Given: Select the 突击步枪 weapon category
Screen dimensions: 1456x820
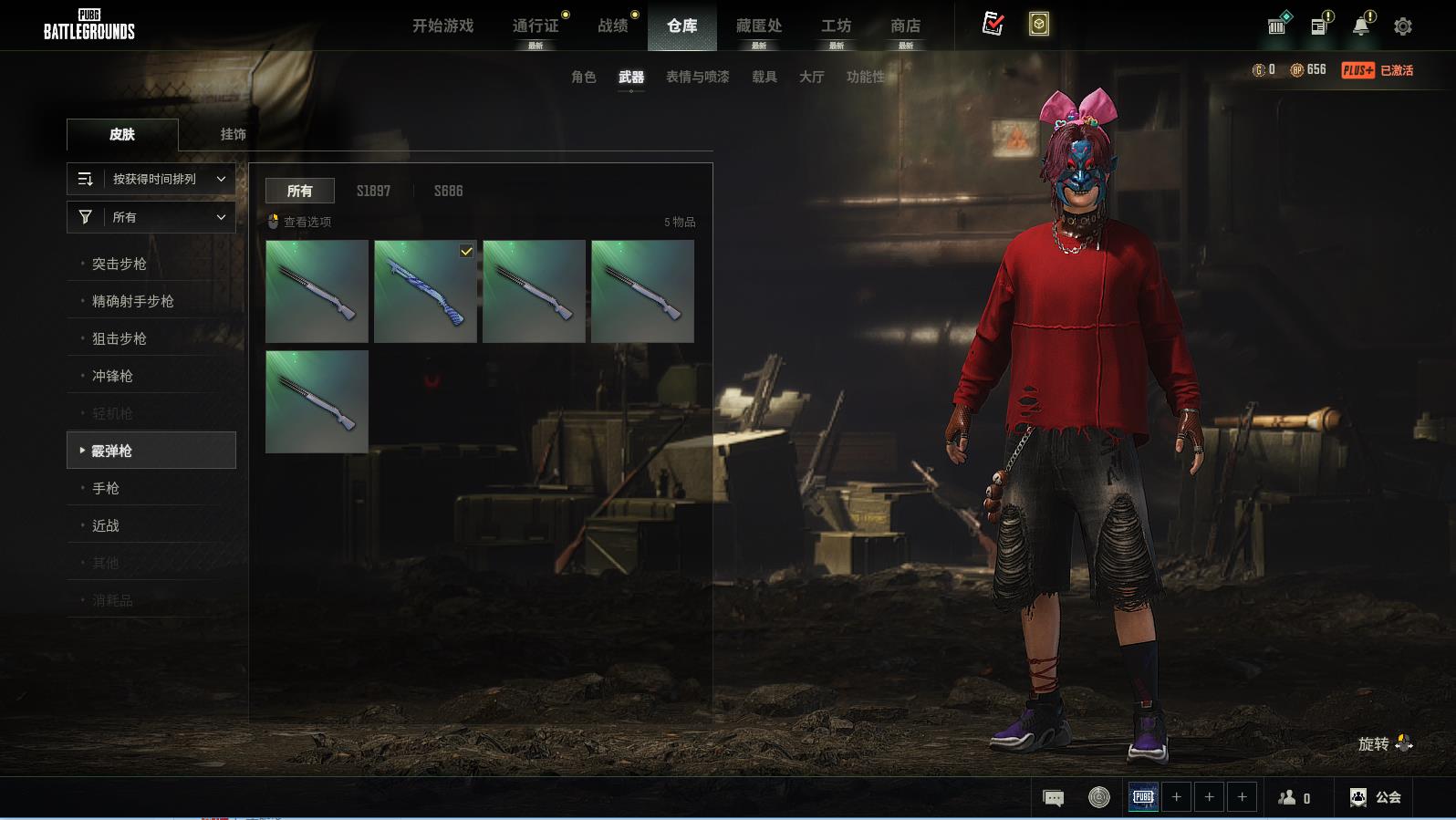Looking at the screenshot, I should coord(119,264).
